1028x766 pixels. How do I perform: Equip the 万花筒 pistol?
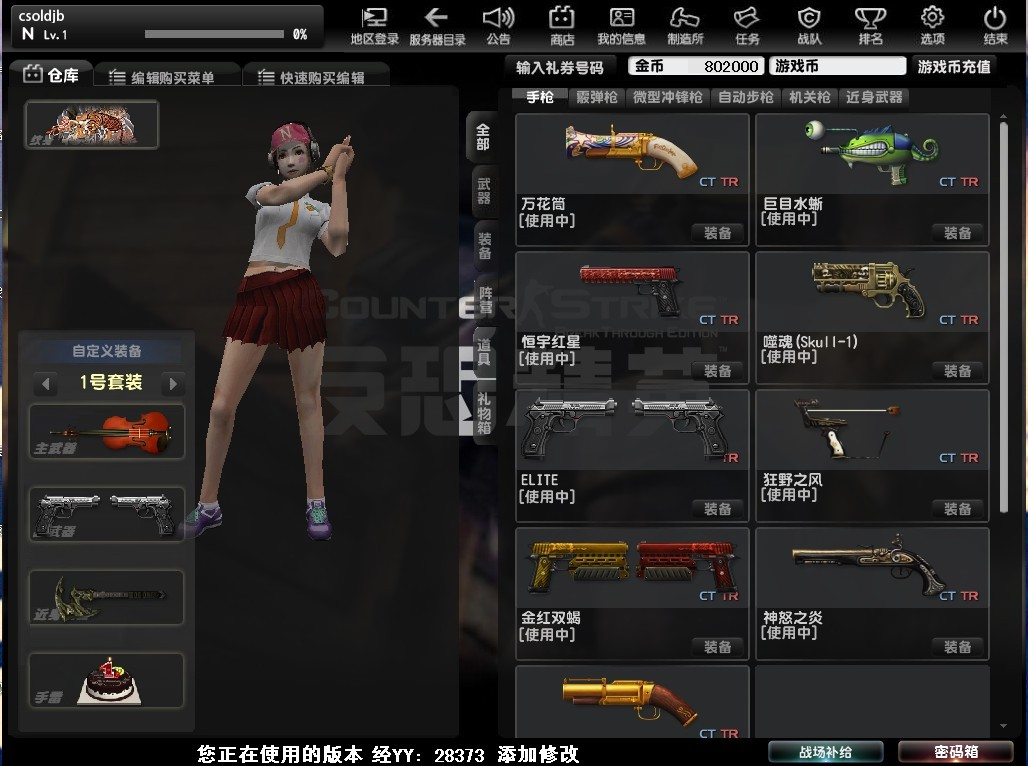717,233
